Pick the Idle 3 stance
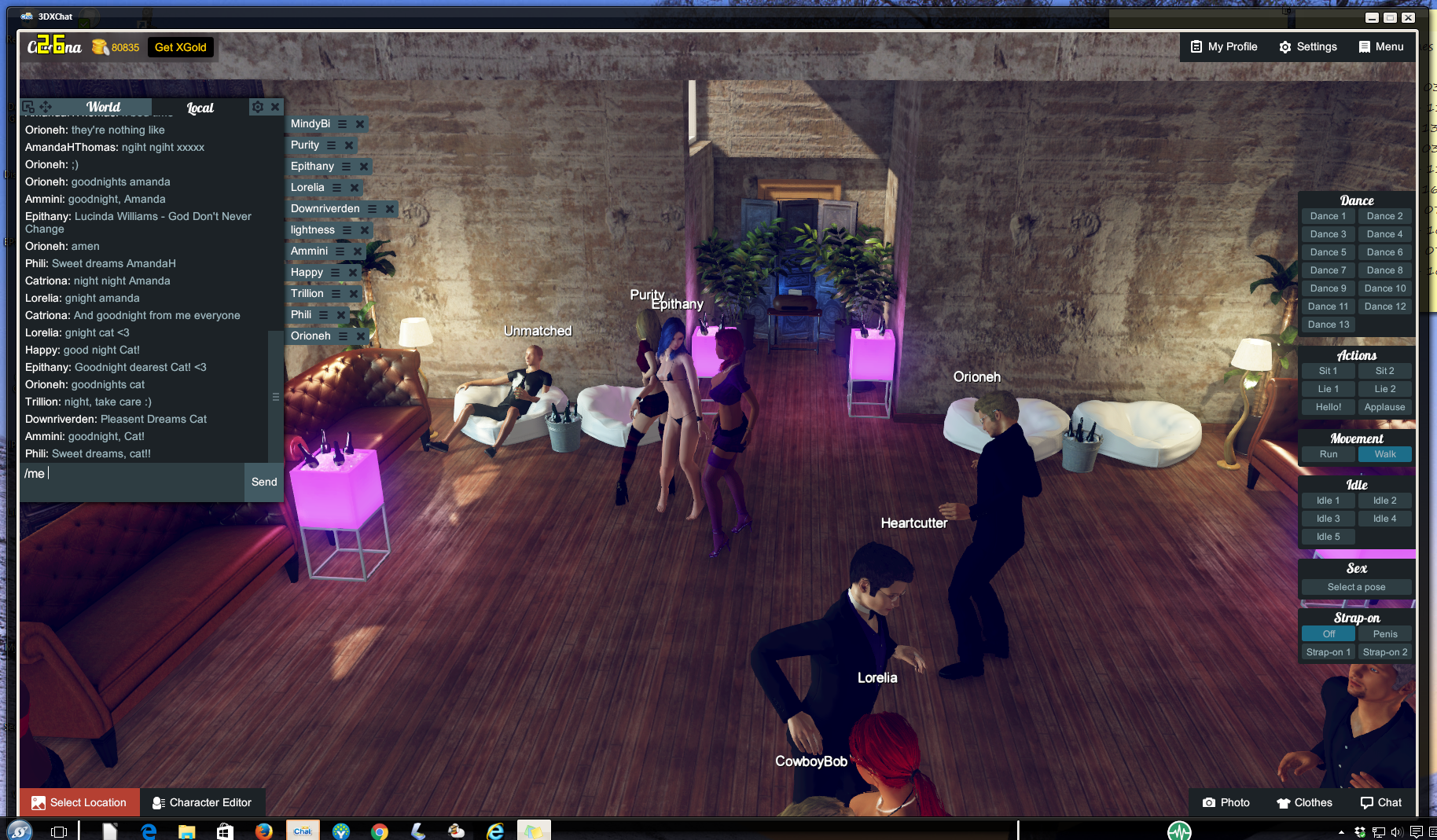This screenshot has height=840, width=1437. tap(1328, 519)
